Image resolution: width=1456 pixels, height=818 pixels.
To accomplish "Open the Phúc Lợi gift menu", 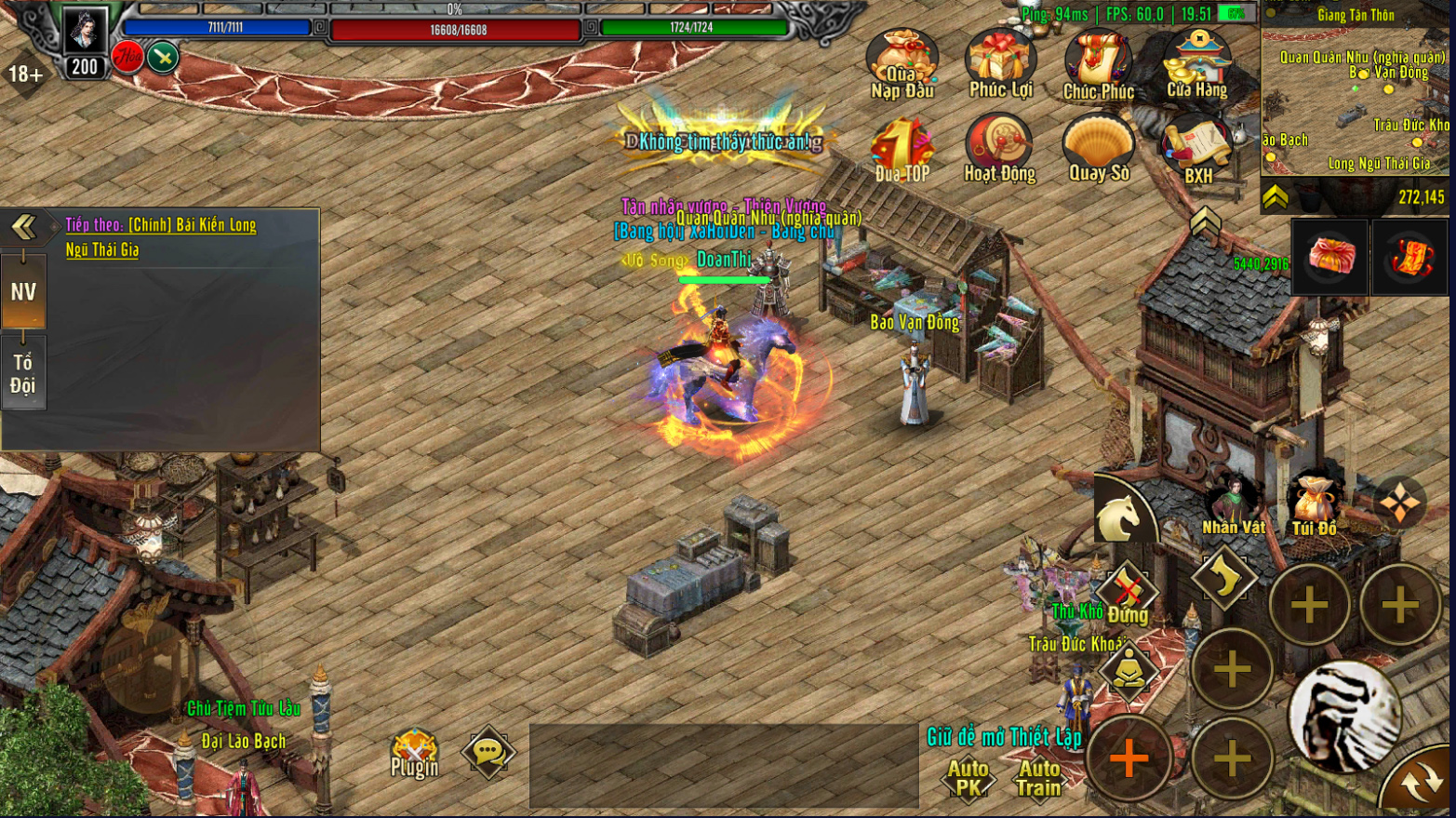I will point(1000,63).
